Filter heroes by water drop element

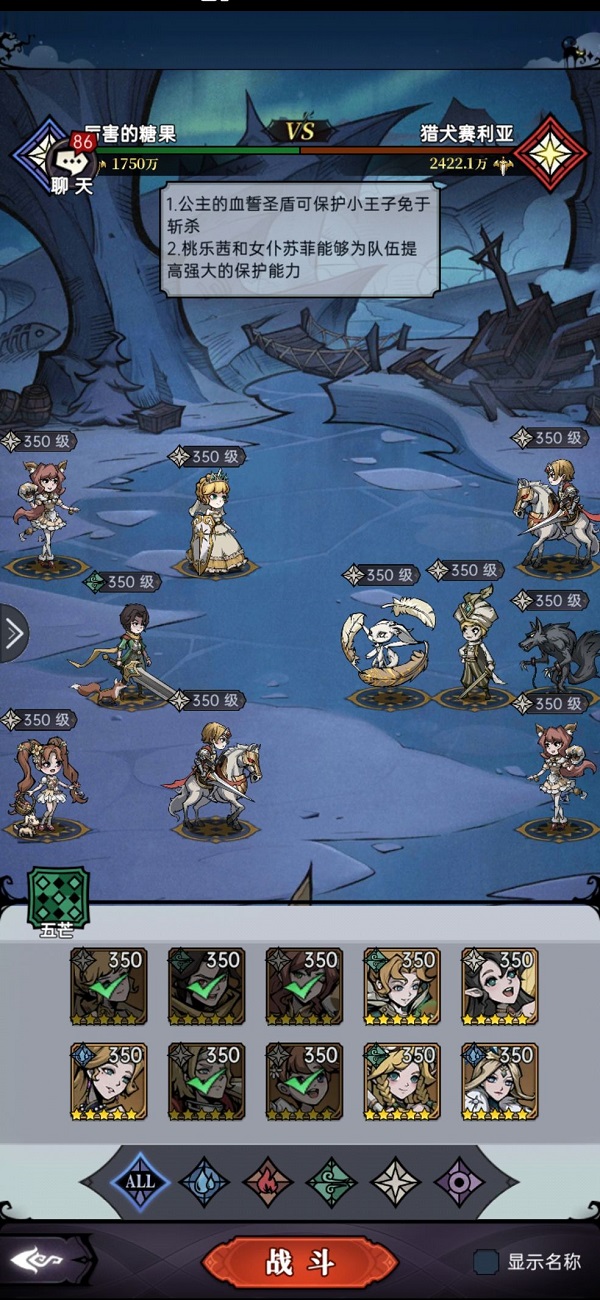204,1181
